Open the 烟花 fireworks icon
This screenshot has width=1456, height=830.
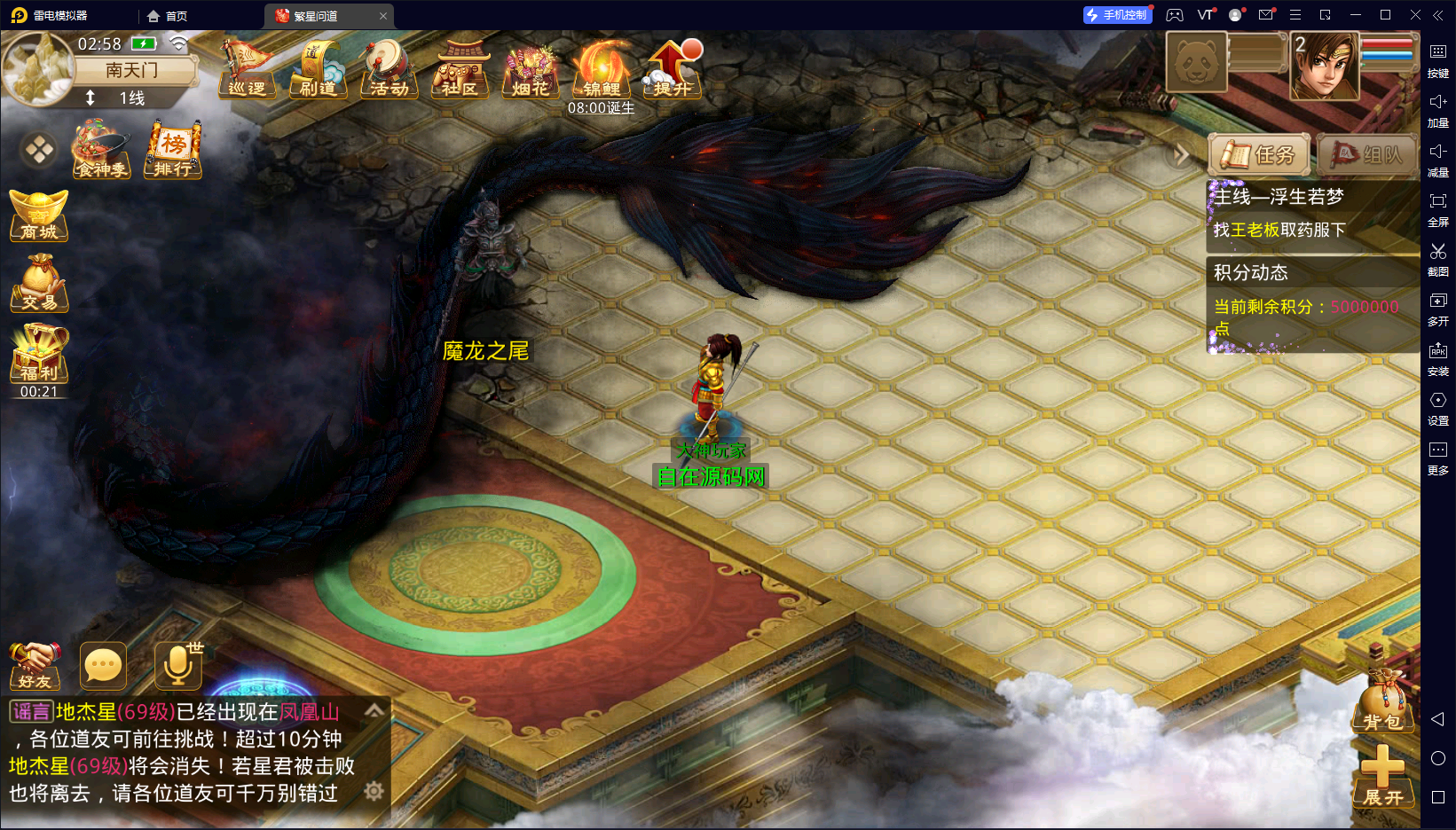[531, 68]
